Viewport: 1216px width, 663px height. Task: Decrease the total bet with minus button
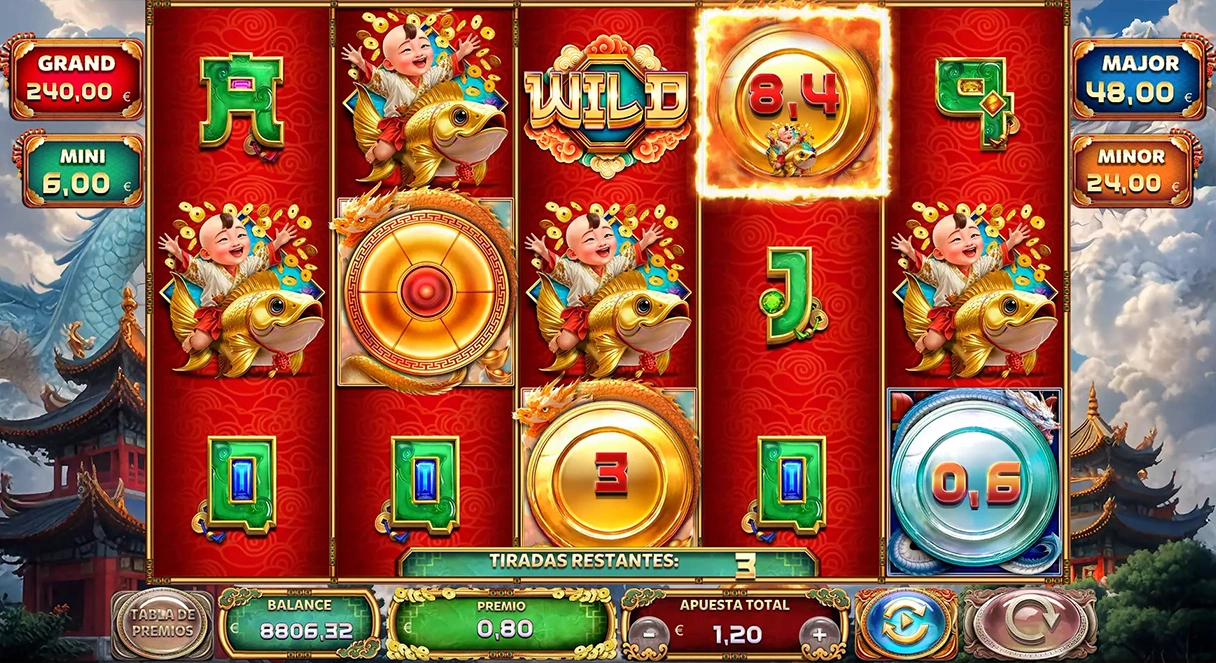[651, 634]
